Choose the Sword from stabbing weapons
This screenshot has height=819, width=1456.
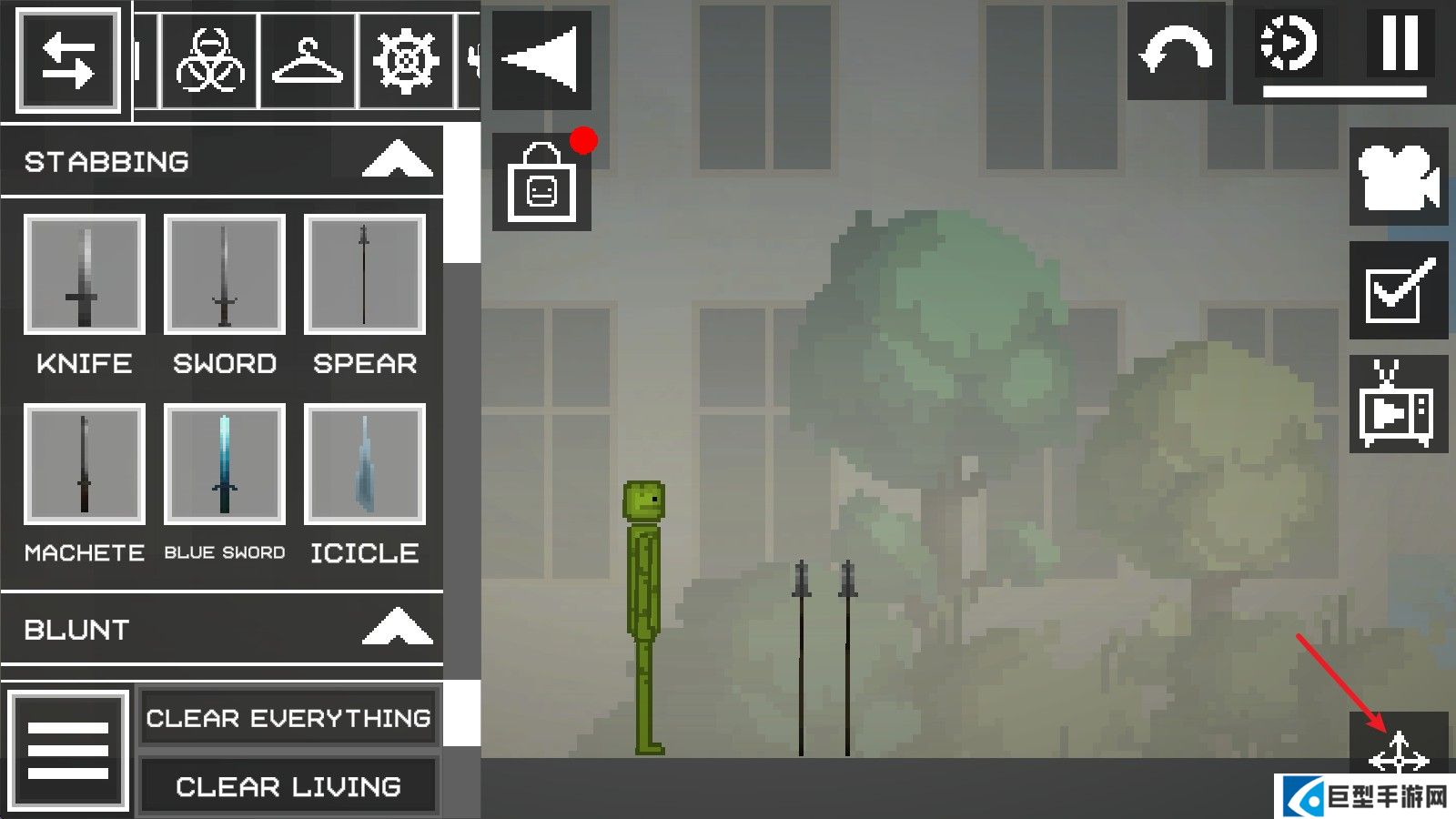(225, 275)
